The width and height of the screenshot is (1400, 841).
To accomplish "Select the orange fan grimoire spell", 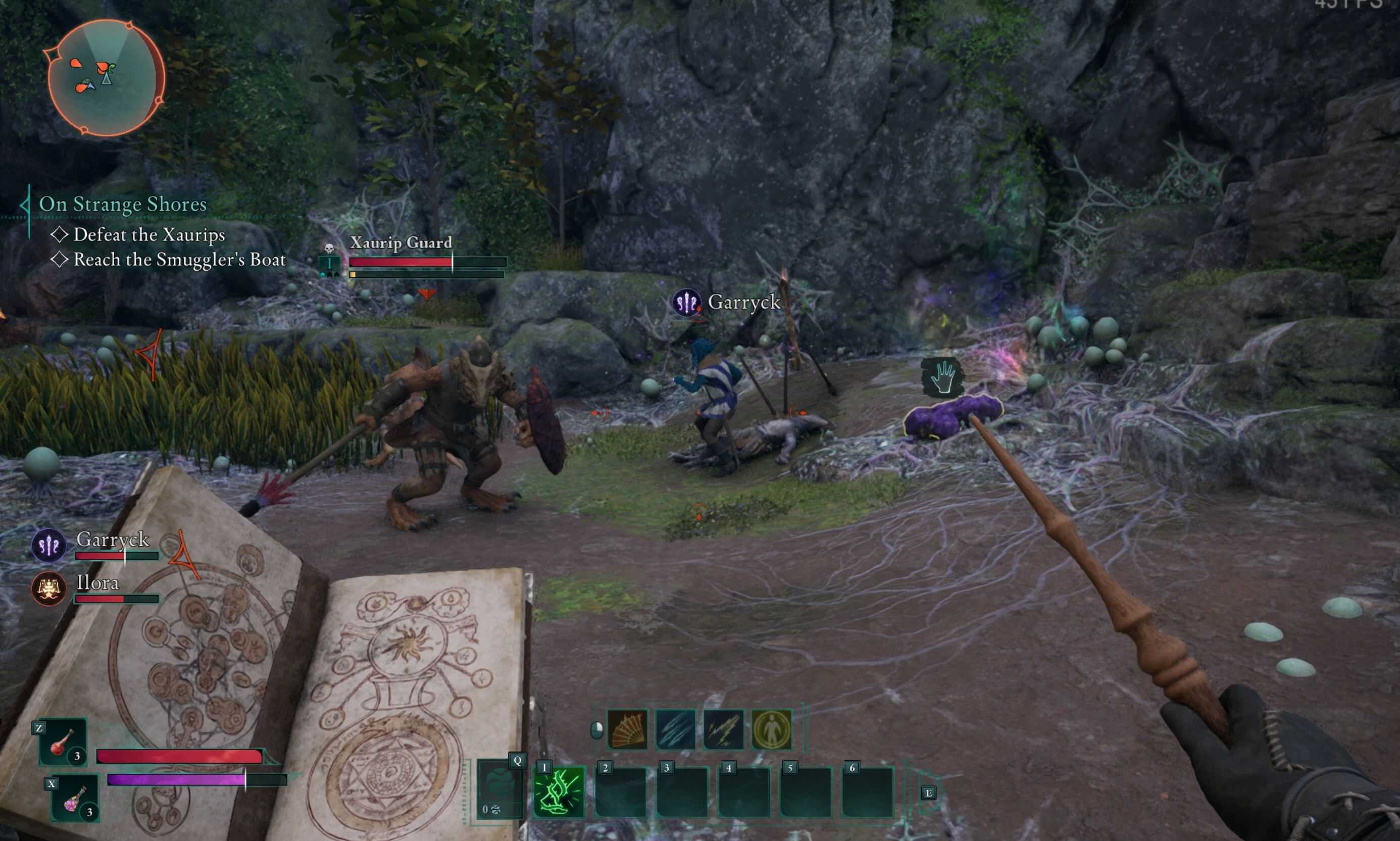I will tap(627, 729).
